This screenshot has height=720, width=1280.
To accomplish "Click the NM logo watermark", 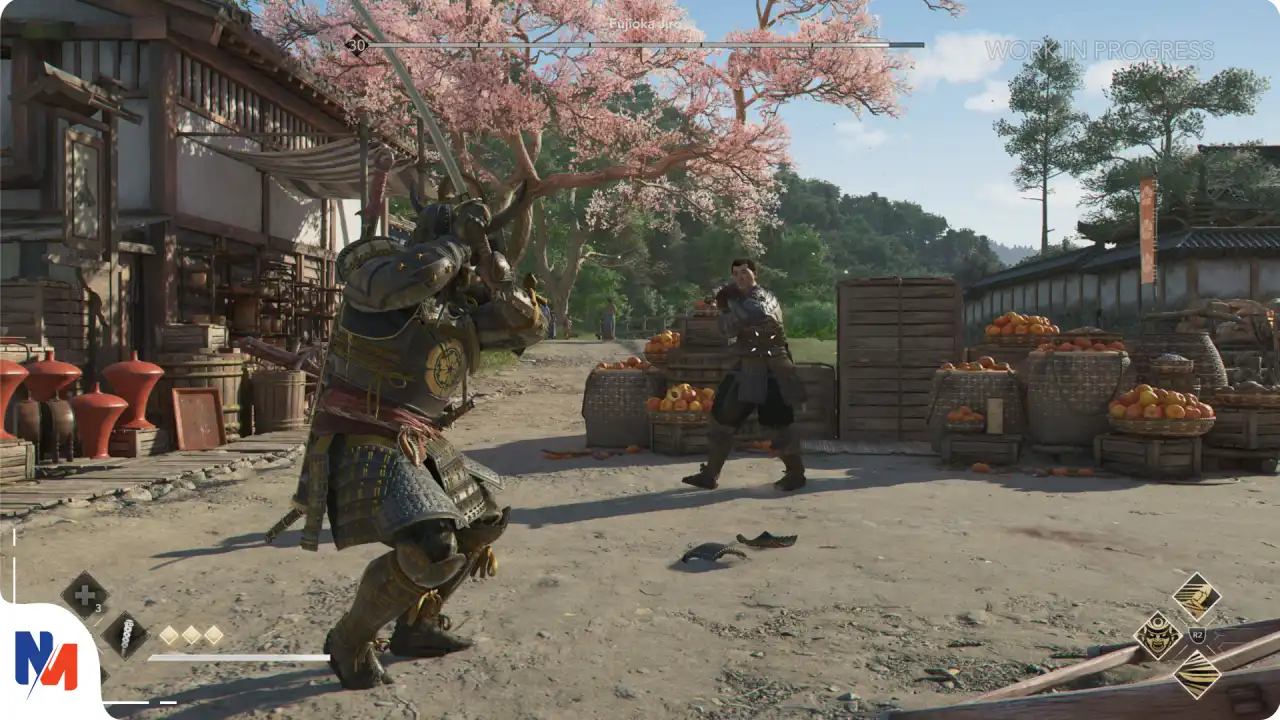I will click(x=46, y=661).
